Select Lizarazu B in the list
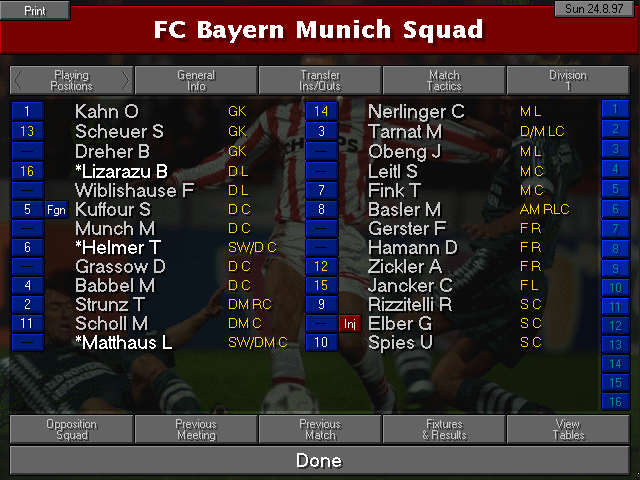 point(121,170)
